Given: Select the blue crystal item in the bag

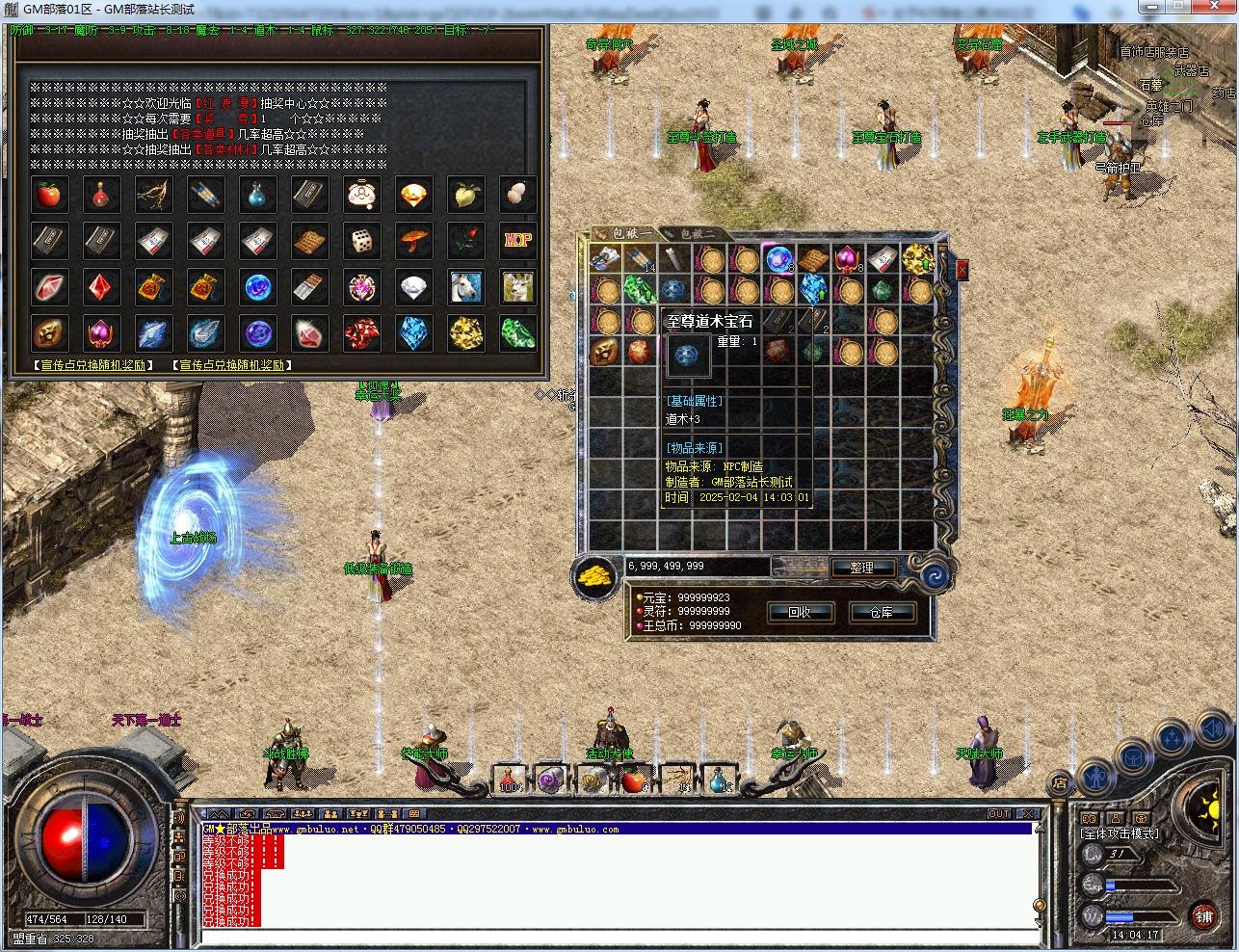Looking at the screenshot, I should coord(813,288).
